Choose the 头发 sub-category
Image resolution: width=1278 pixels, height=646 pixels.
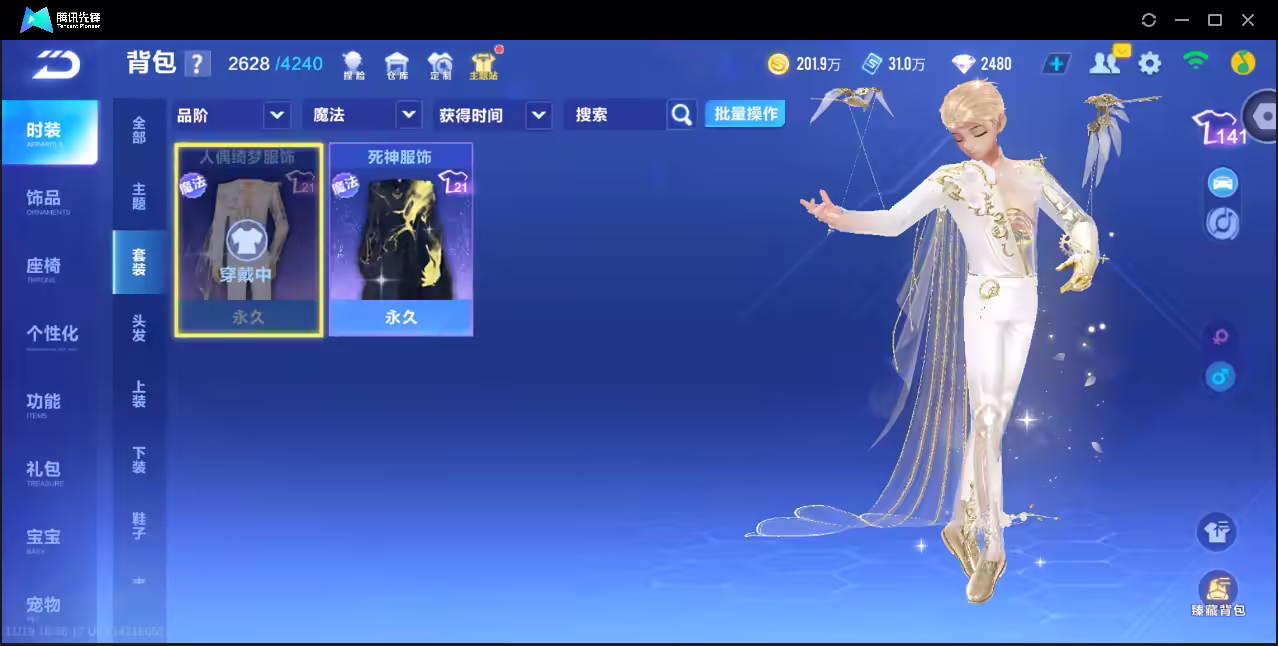[139, 328]
